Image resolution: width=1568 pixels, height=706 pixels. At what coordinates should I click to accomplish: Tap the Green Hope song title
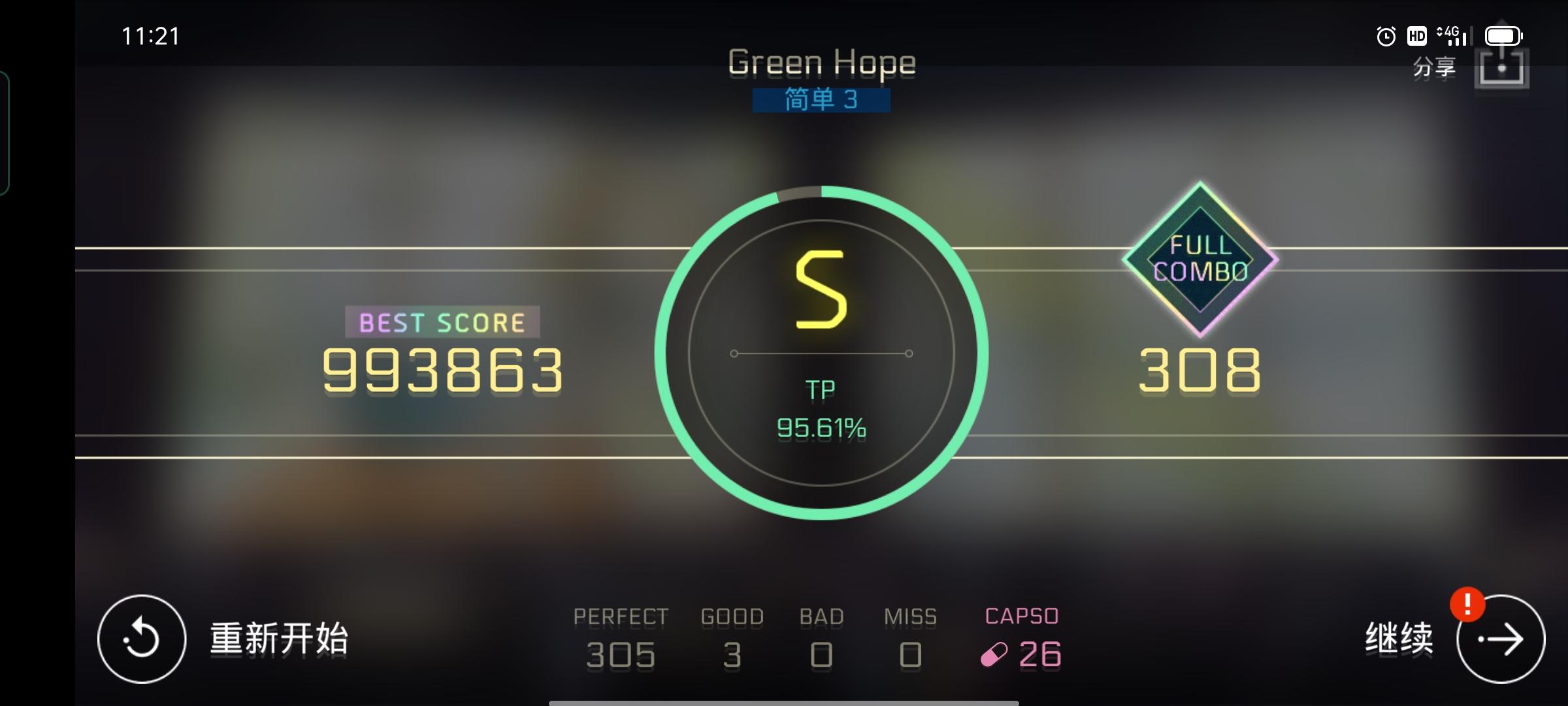click(821, 62)
